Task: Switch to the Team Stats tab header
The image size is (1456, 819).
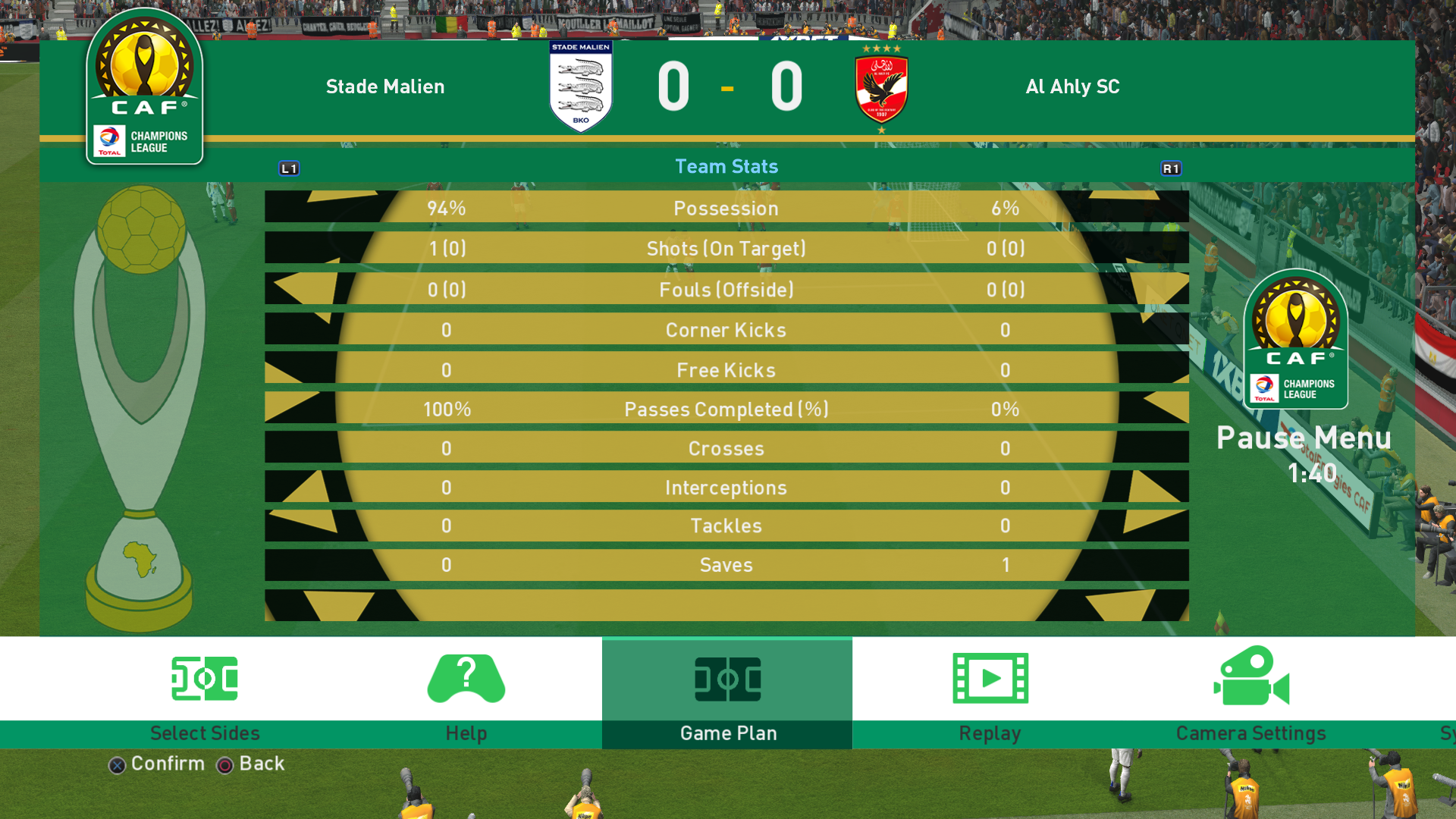Action: pyautogui.click(x=726, y=167)
